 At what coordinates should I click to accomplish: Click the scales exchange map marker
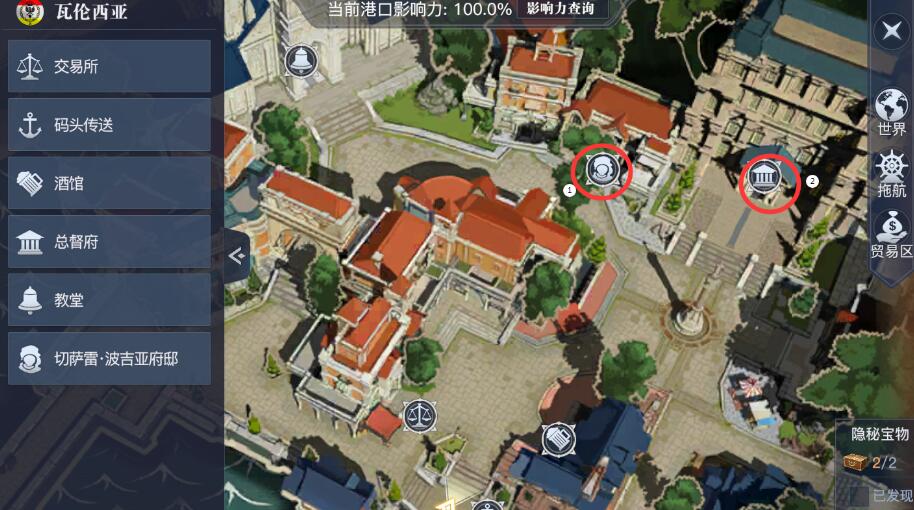point(420,413)
